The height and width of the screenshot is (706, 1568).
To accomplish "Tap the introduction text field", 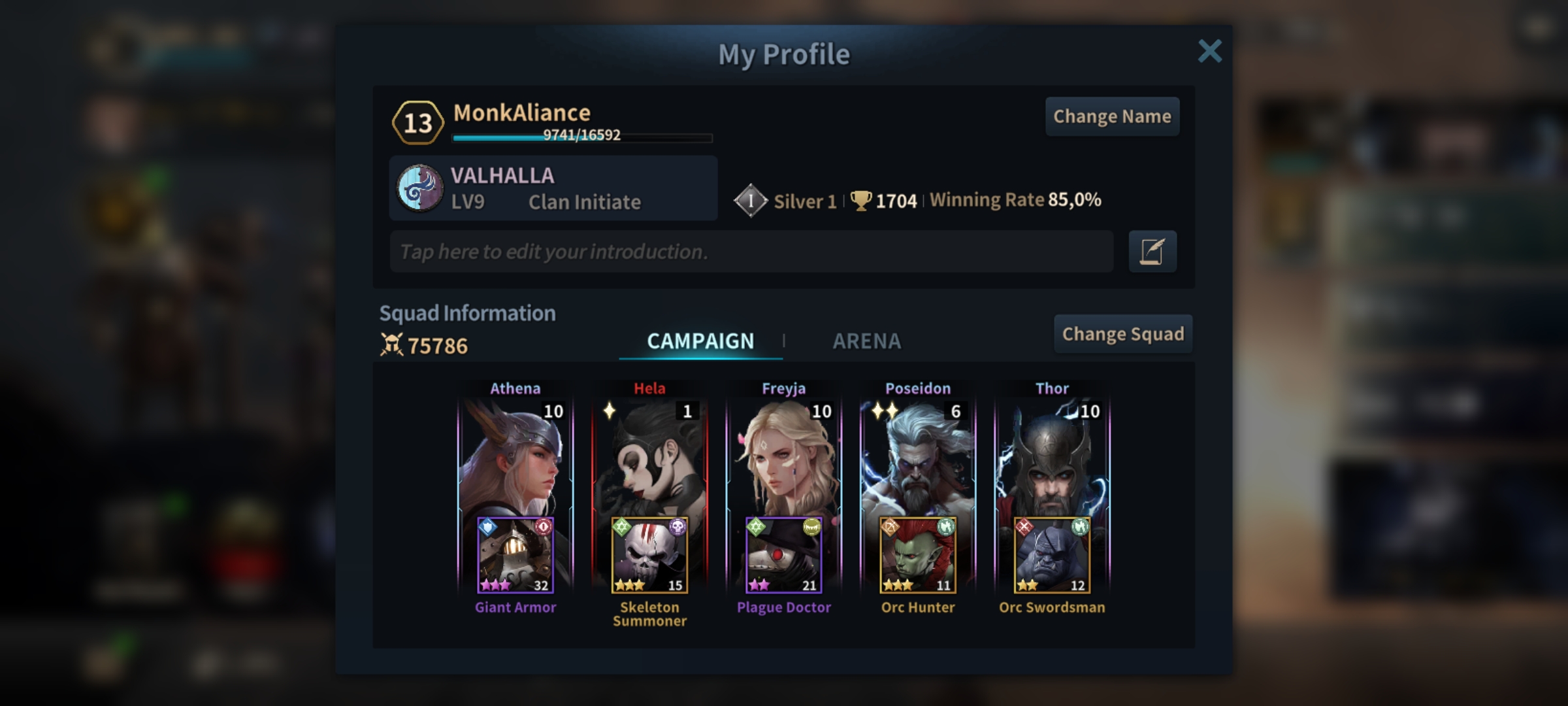I will click(x=751, y=252).
